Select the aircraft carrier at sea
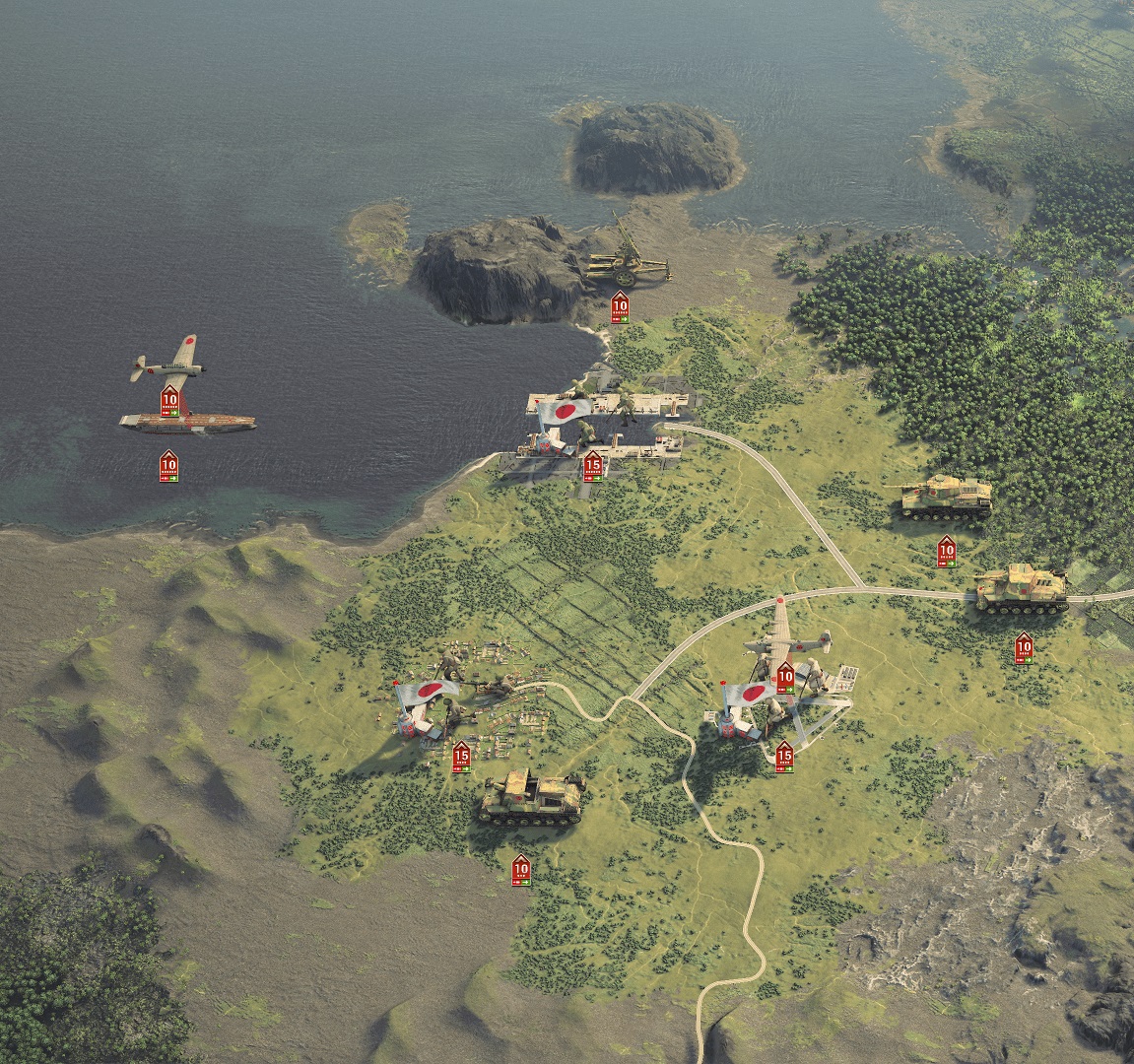1134x1064 pixels. coord(187,423)
